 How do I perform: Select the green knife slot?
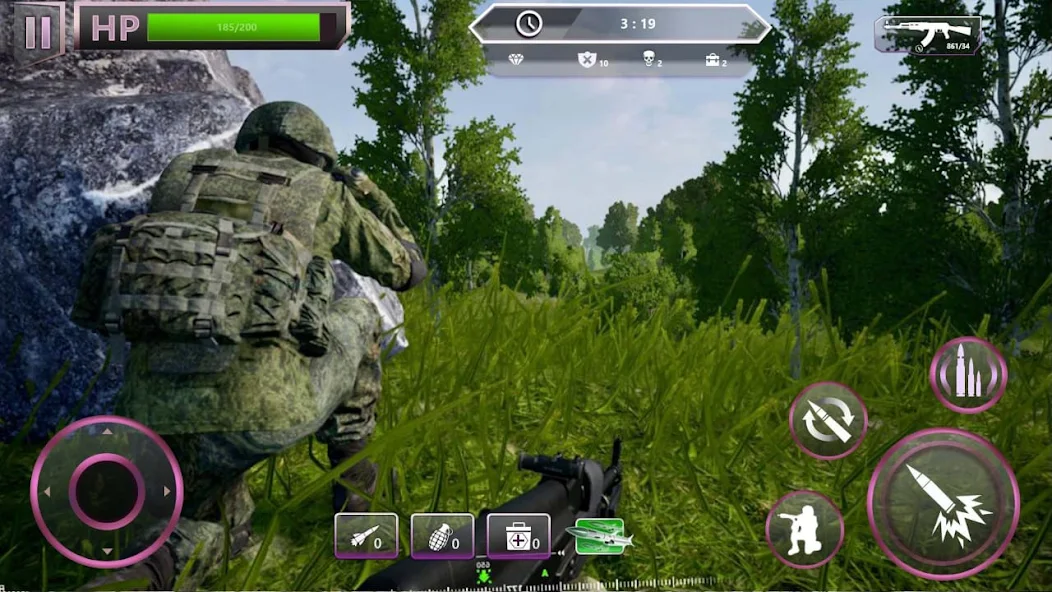[x=599, y=536]
